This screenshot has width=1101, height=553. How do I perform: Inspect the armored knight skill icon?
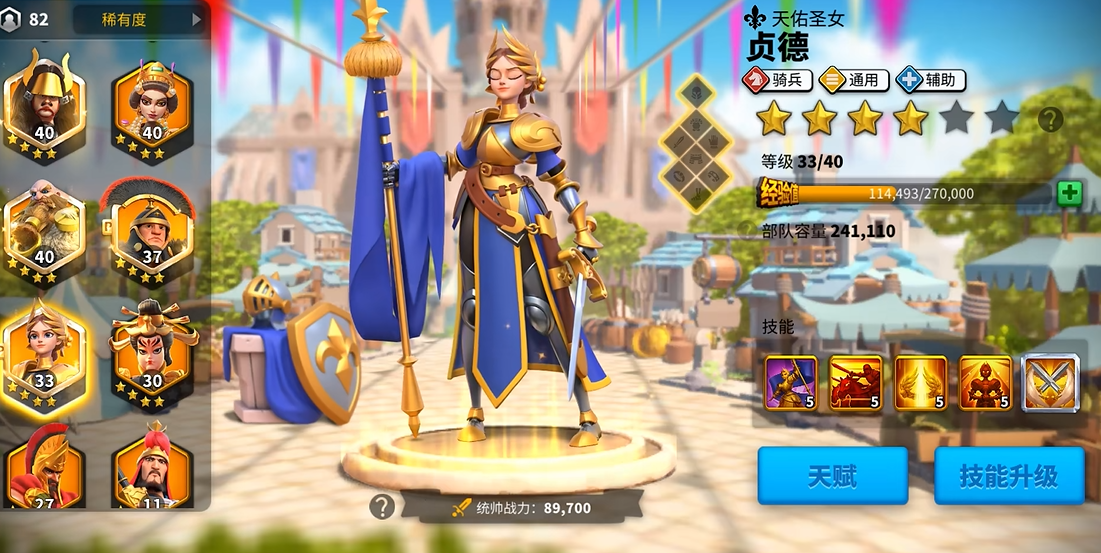(985, 383)
